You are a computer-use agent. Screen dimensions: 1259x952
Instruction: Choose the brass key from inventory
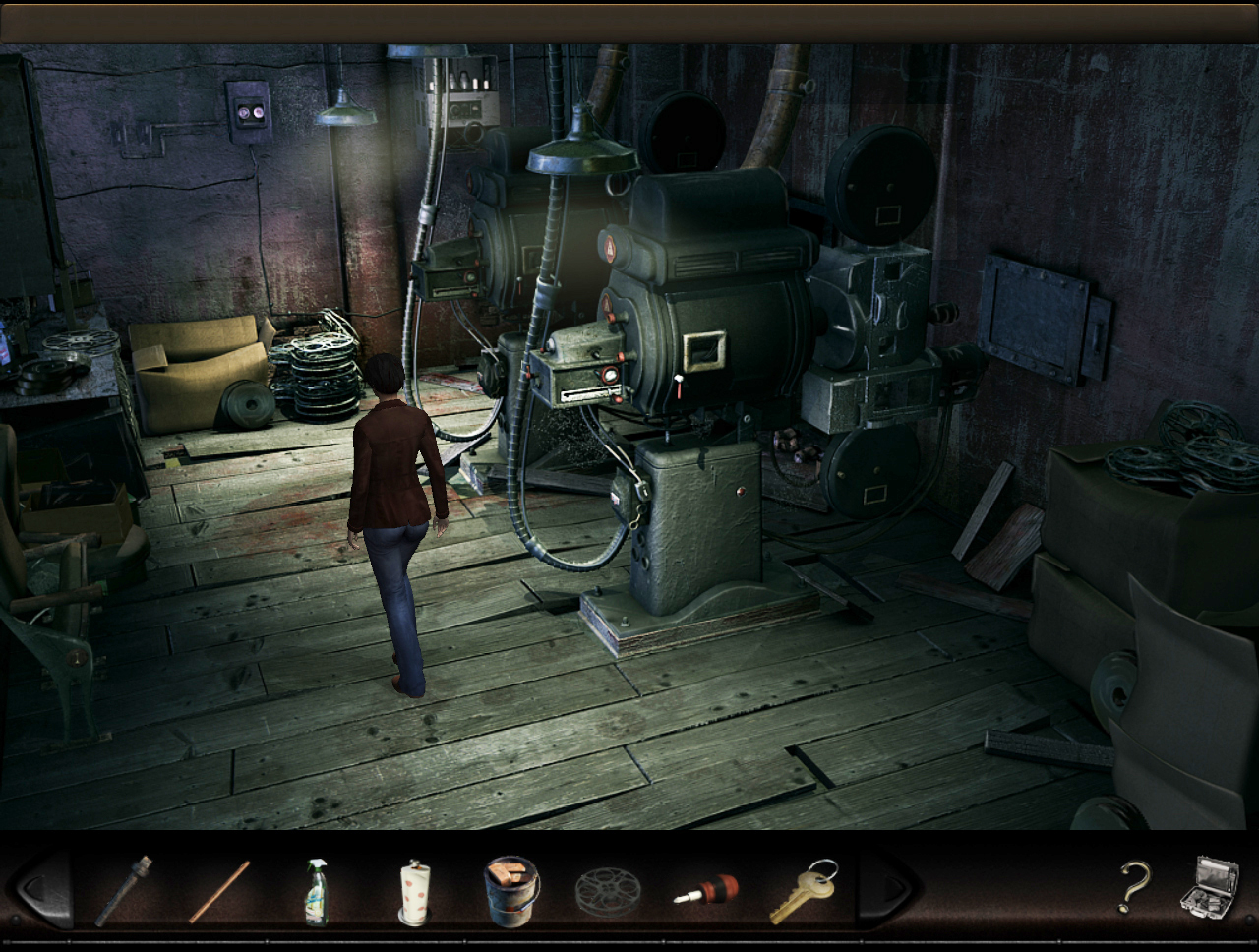804,890
